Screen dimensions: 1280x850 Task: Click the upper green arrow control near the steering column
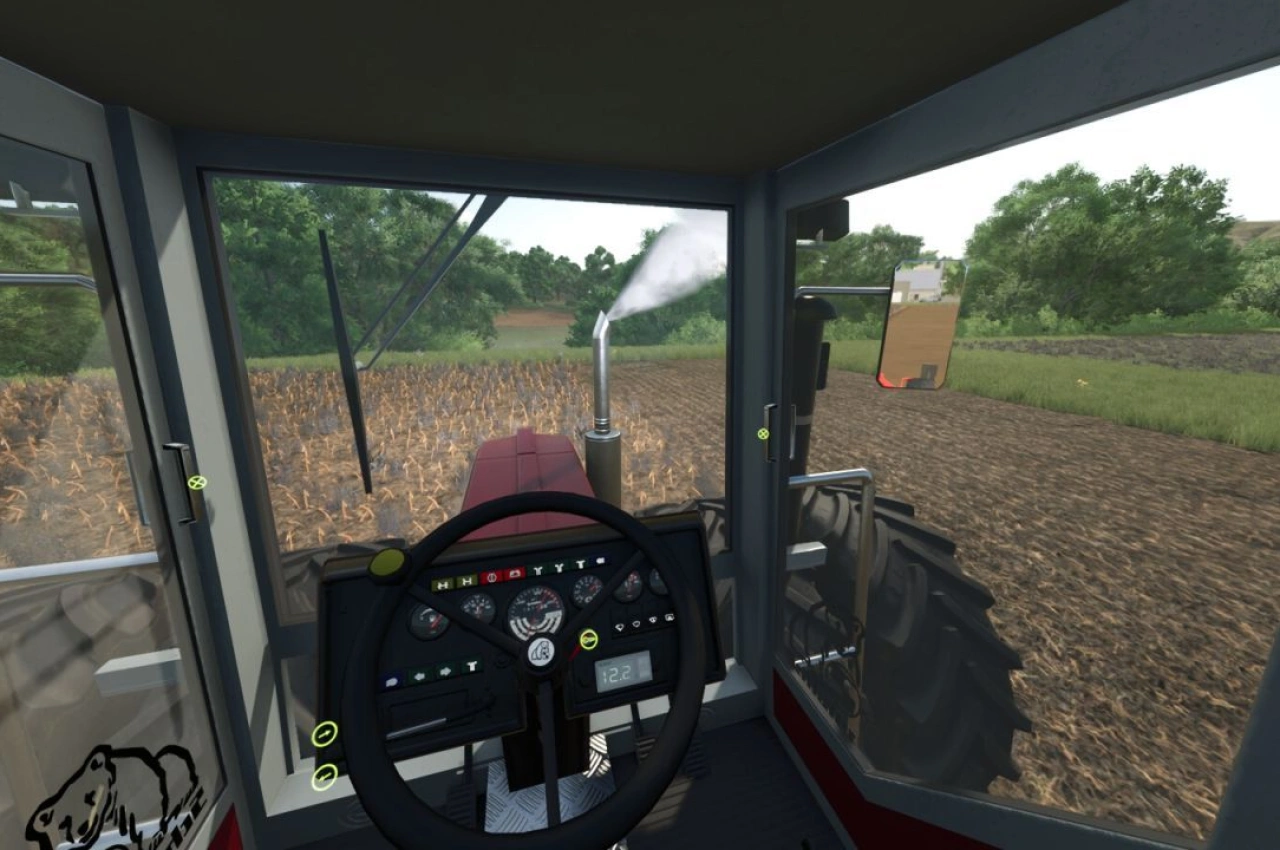coord(327,736)
